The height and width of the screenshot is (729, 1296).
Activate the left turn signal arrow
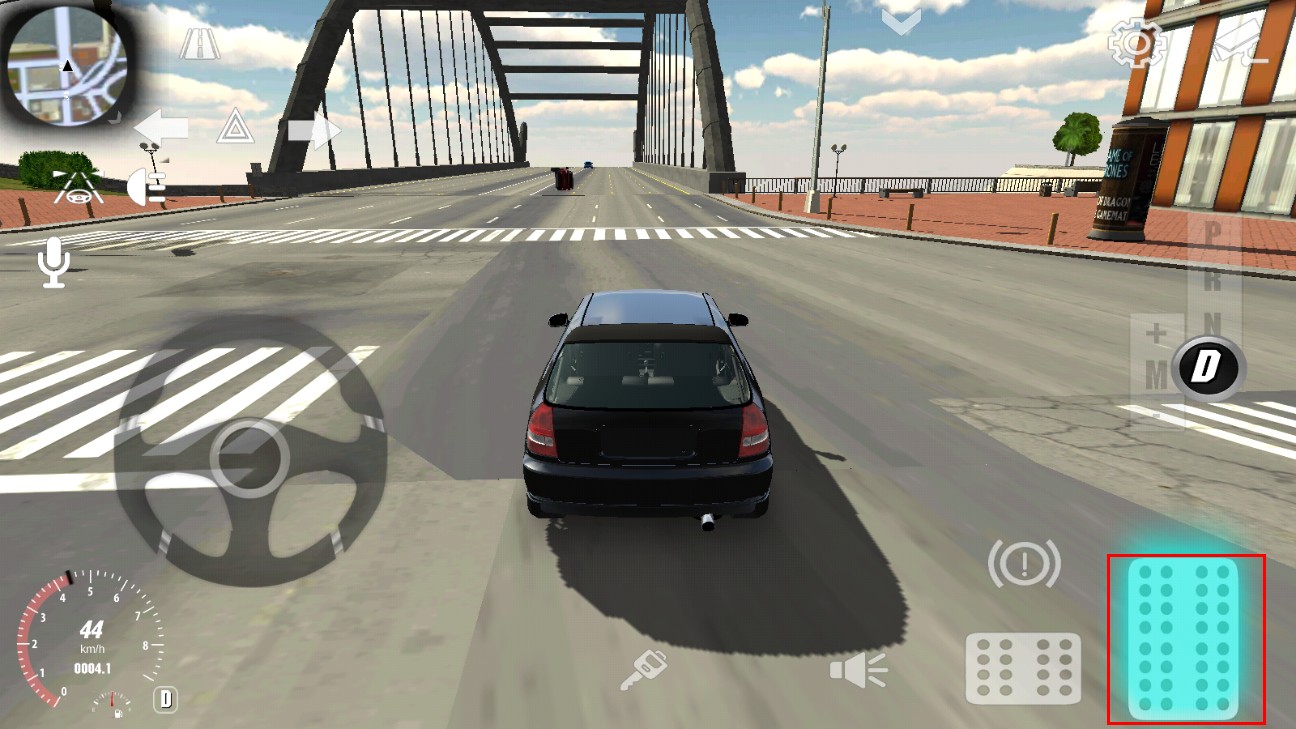click(x=161, y=128)
